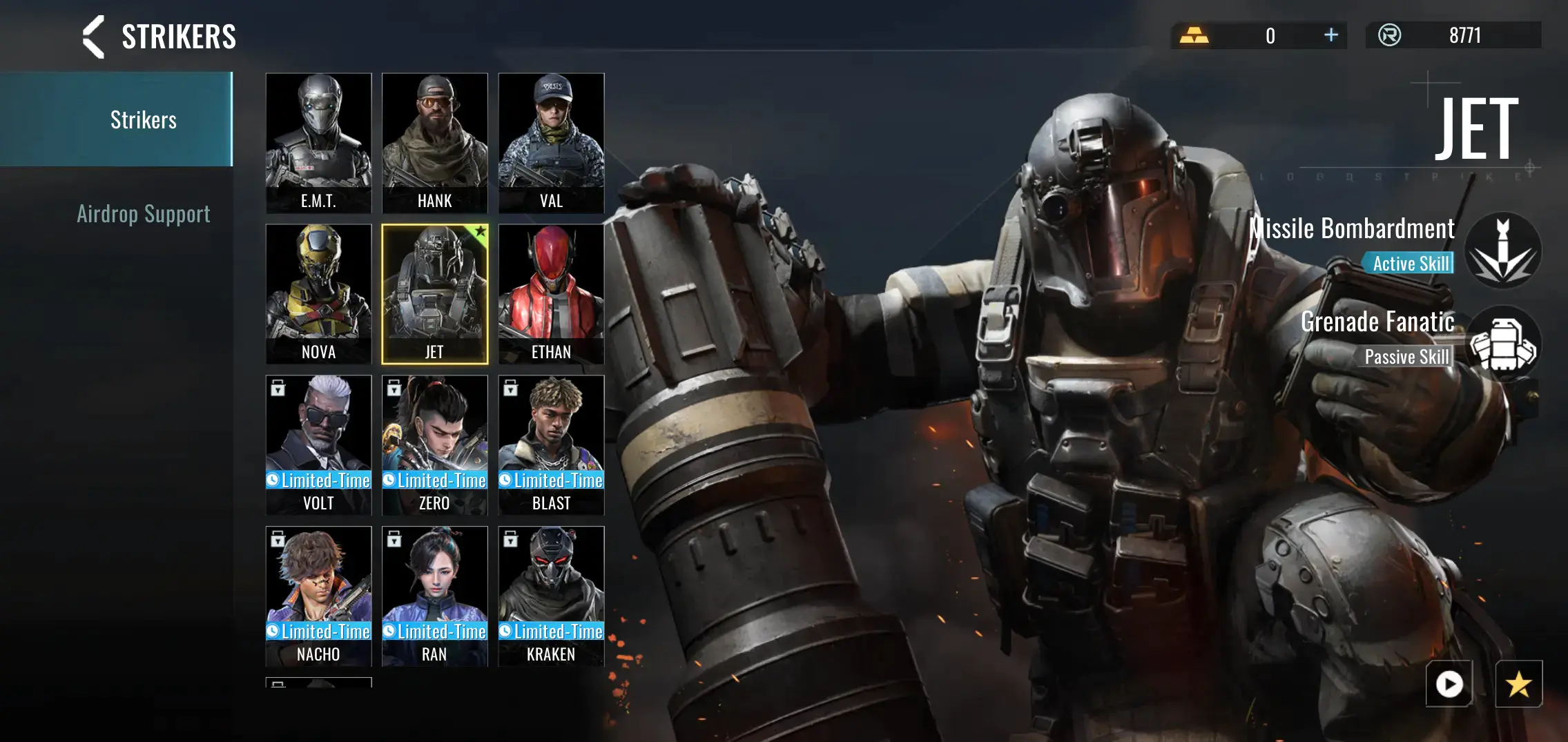The image size is (1568, 742).
Task: Show the Grenade Fanatic passive skill icon
Action: [x=1502, y=344]
